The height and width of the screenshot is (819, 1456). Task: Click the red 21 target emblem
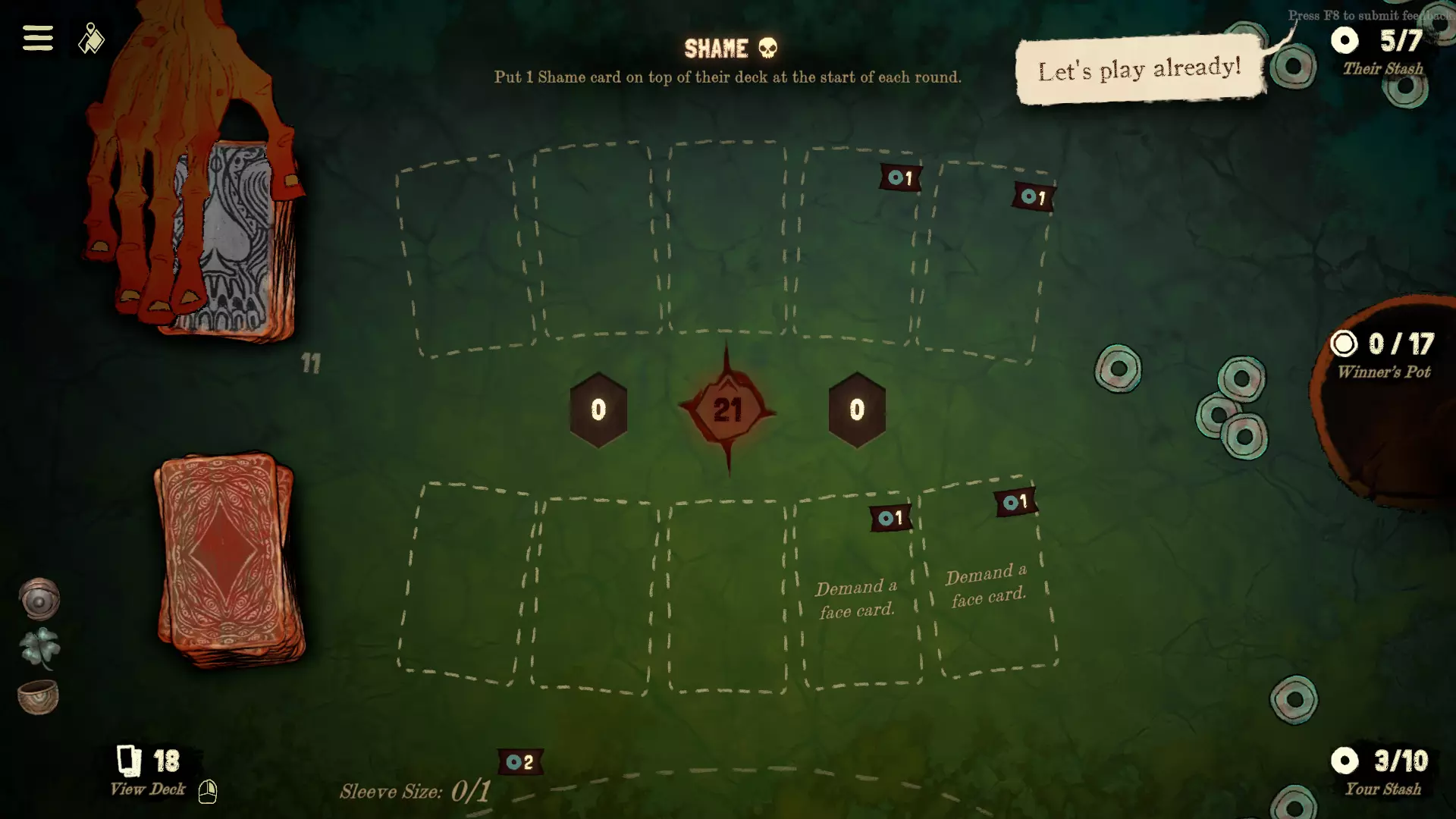(727, 410)
